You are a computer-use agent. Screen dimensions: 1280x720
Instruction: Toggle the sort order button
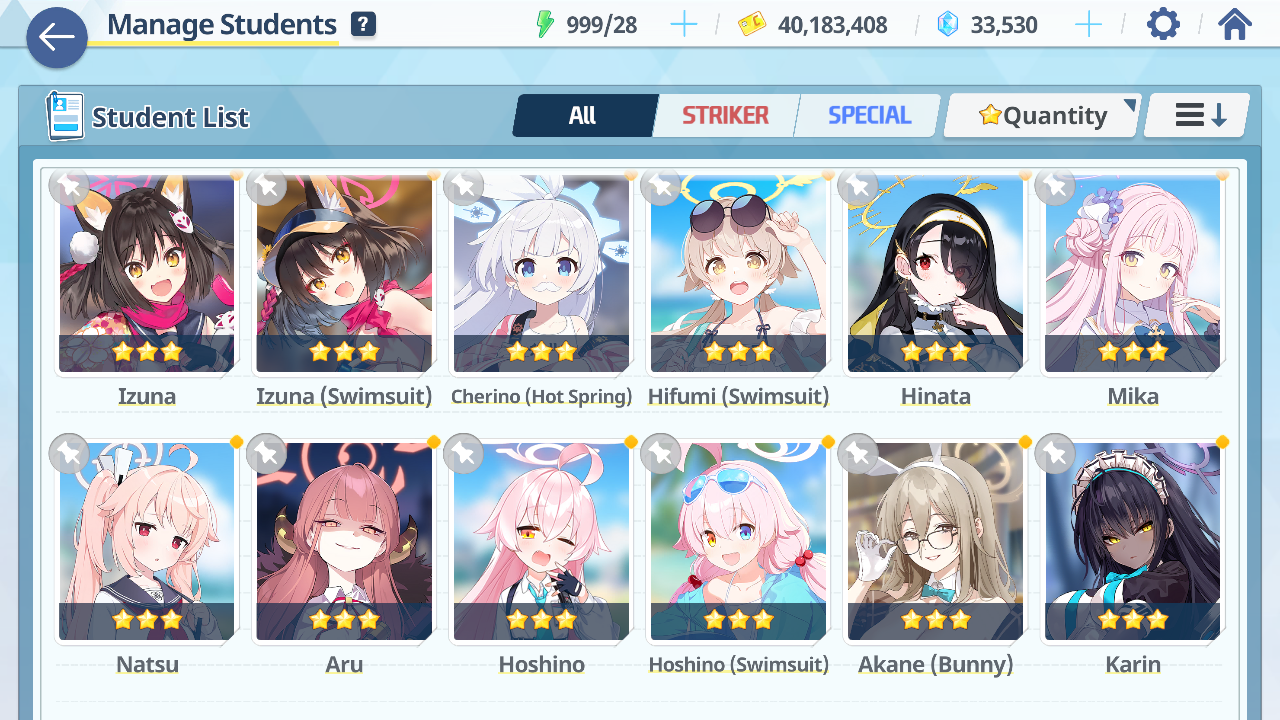1198,116
